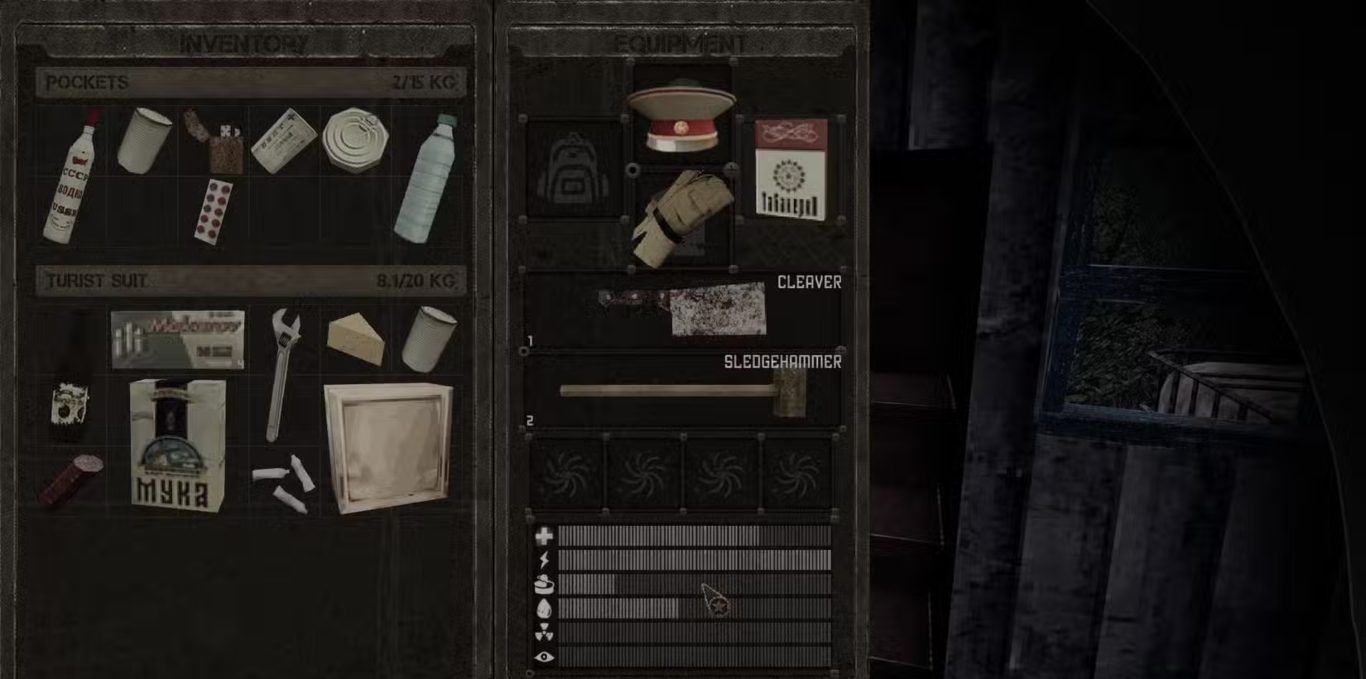Select the Sledgehammer weapon slot
1366x679 pixels.
[x=683, y=390]
